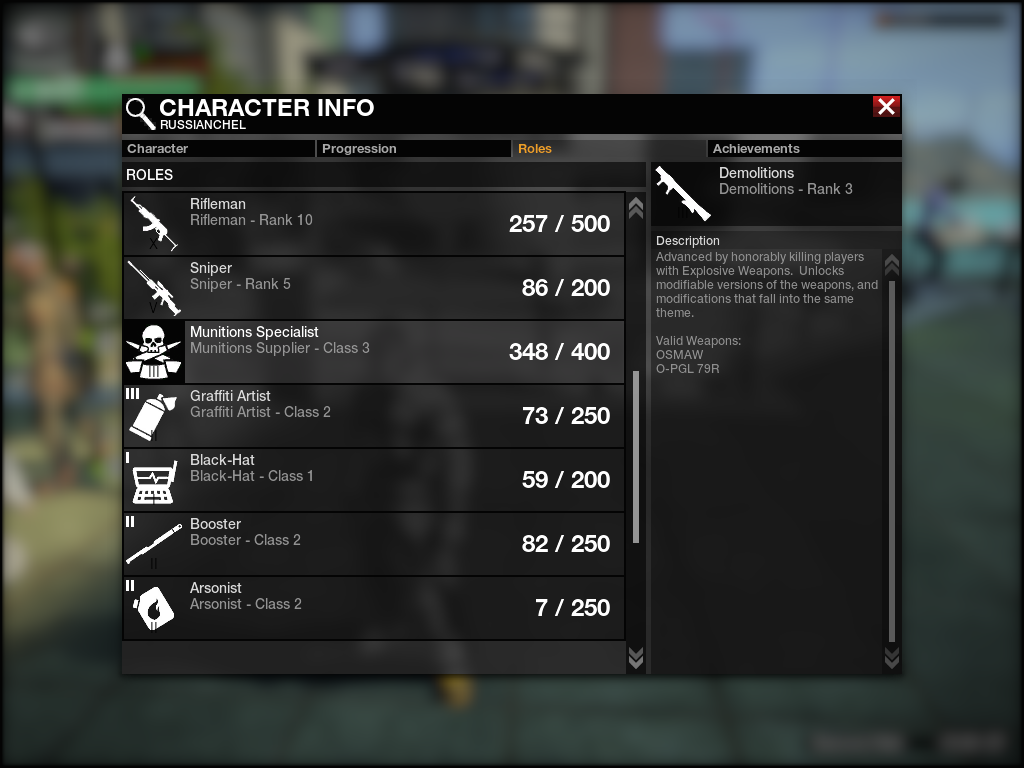The width and height of the screenshot is (1024, 768).
Task: Click the description panel scroll-up arrow
Action: click(892, 265)
